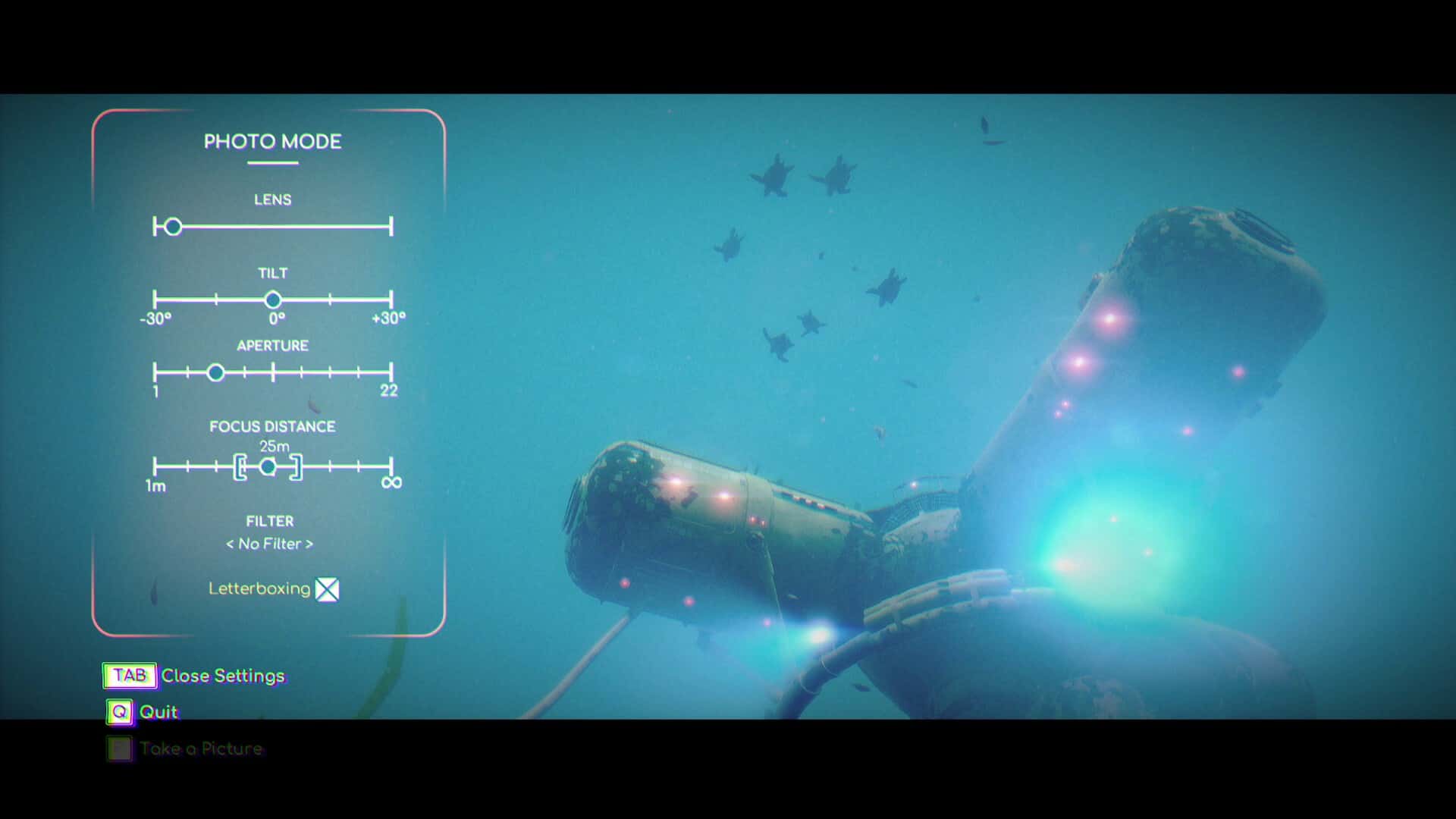Click the Close Settings label
The width and height of the screenshot is (1456, 819).
click(x=224, y=676)
